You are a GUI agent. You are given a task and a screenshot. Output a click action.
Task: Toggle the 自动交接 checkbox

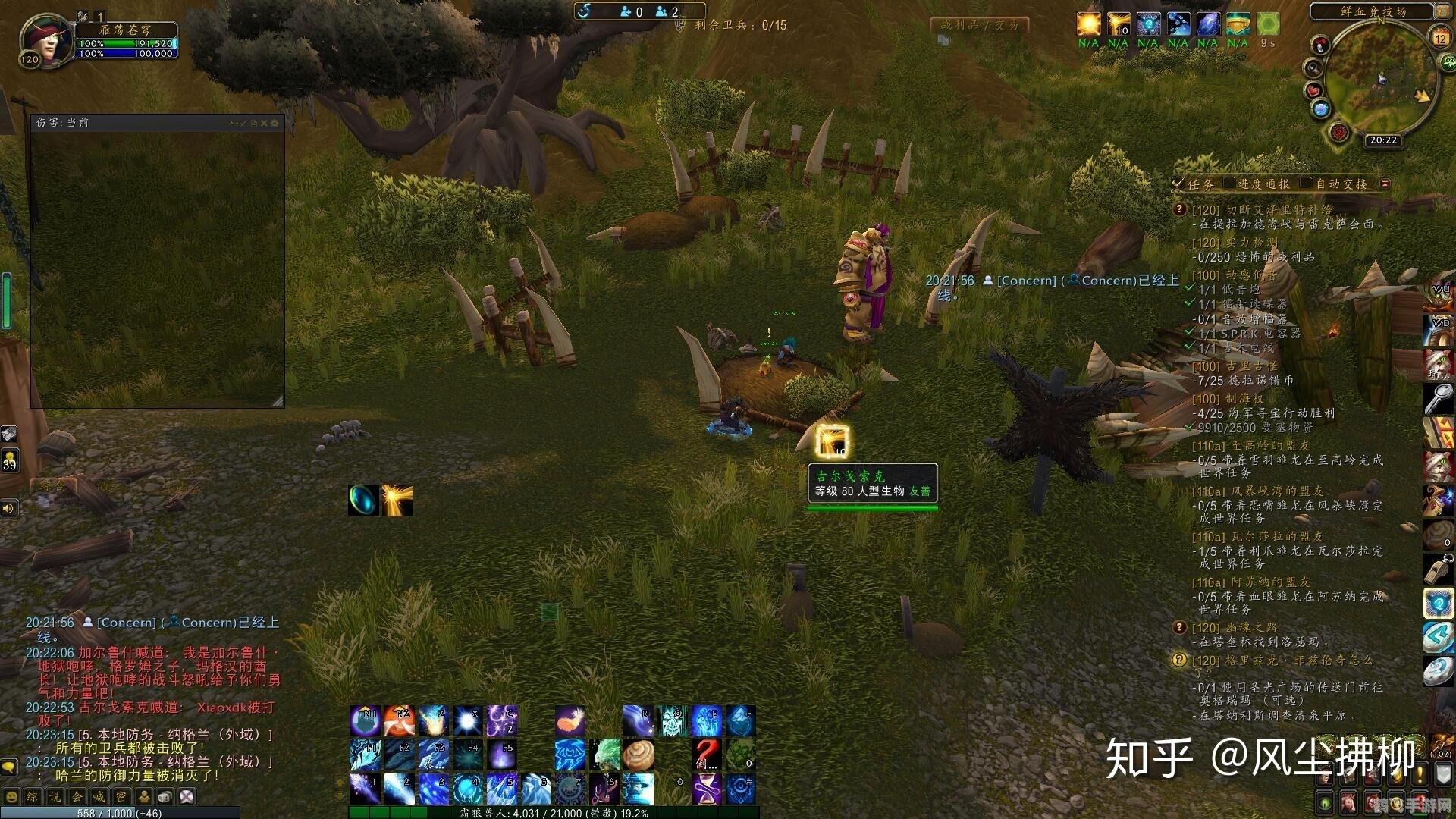(x=1306, y=184)
